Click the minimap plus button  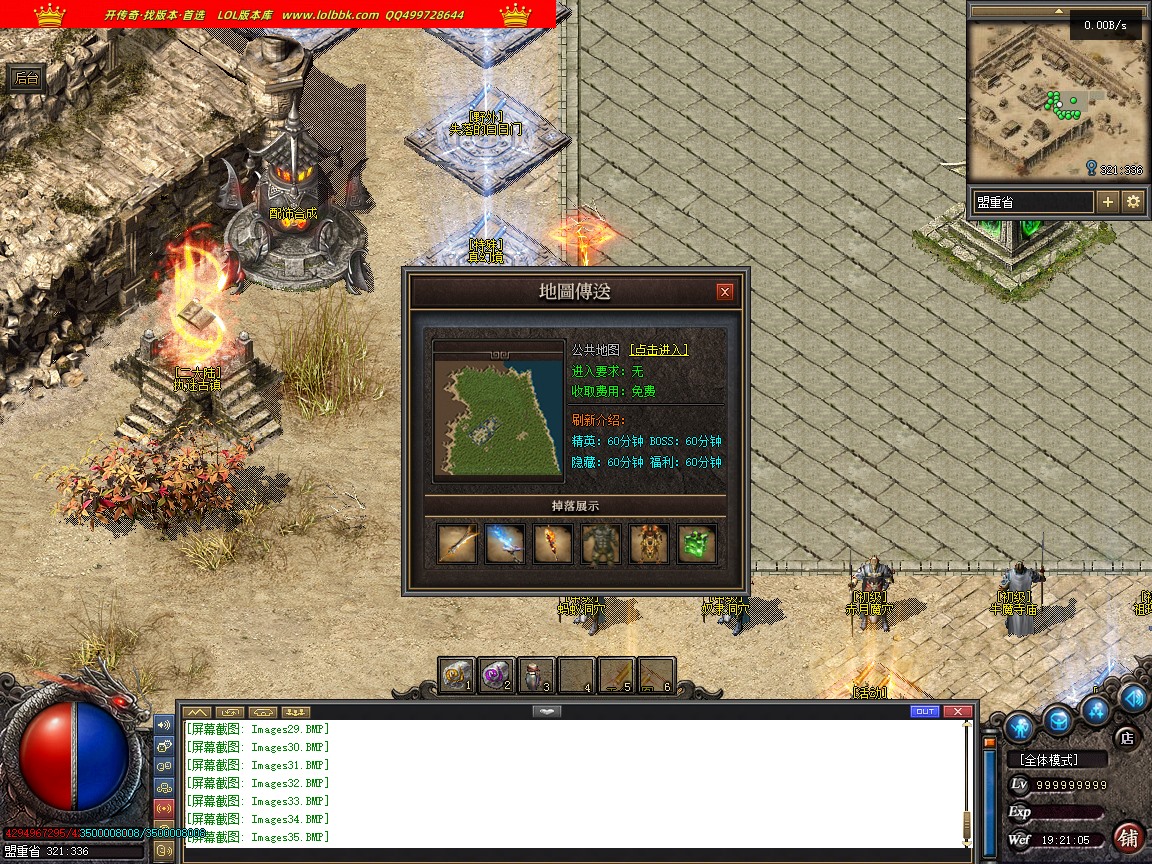(x=1108, y=202)
